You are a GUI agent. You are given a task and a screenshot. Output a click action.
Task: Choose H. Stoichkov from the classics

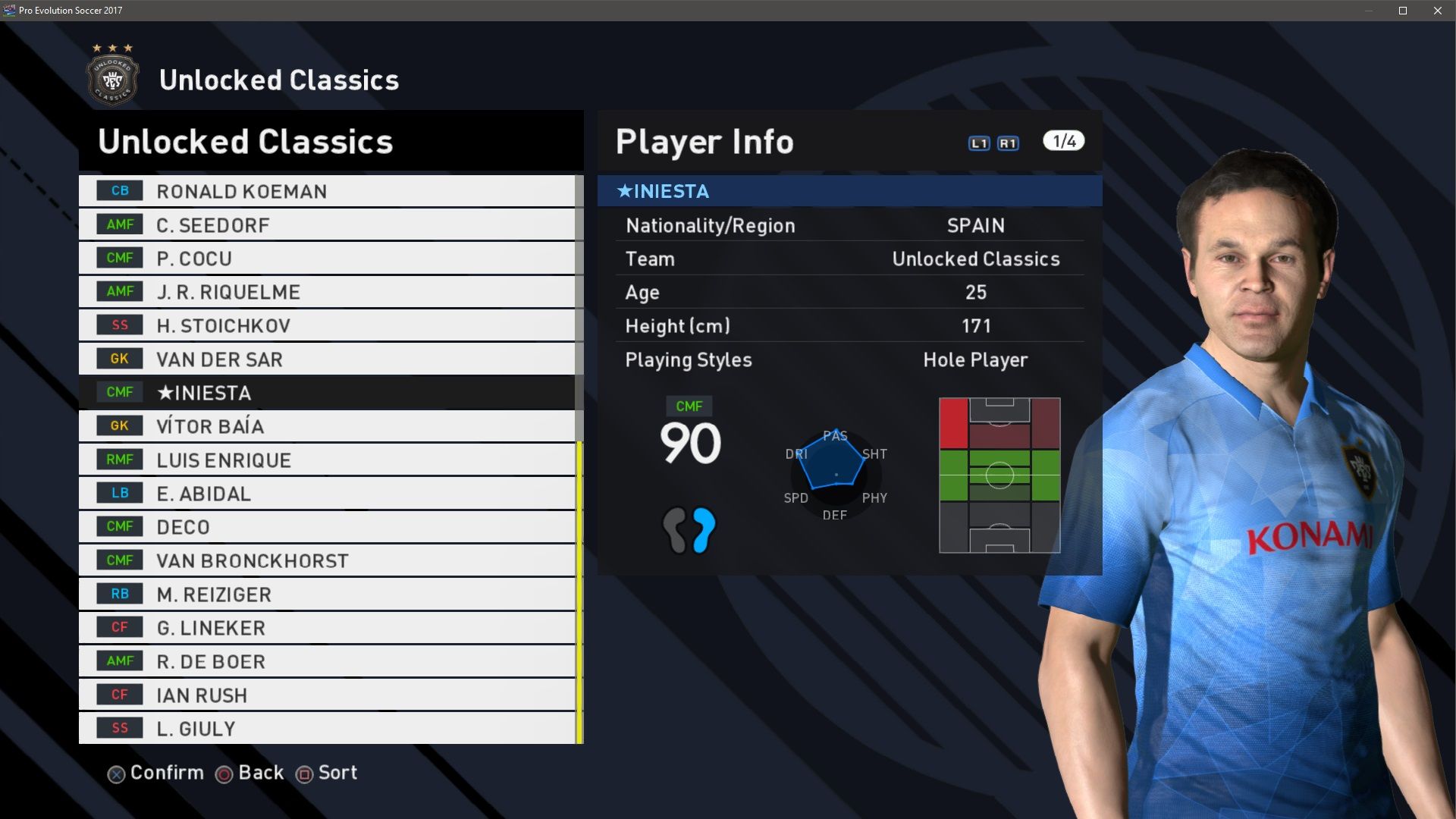tap(326, 325)
